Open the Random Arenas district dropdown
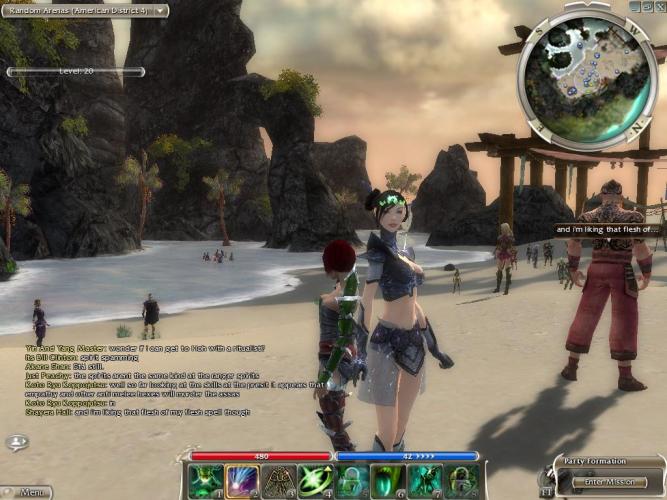 [85, 10]
